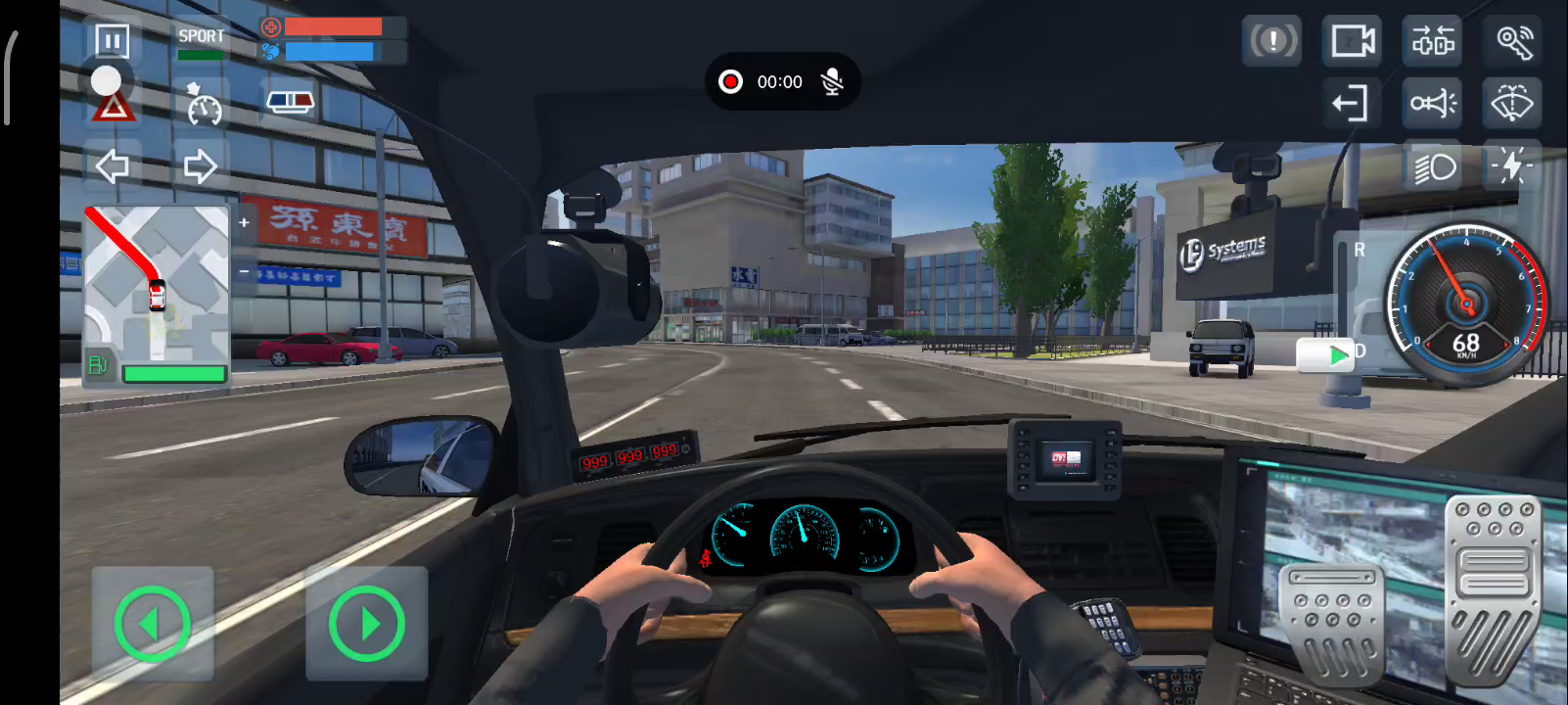
Task: Toggle the SPORT drive mode
Action: 201,41
